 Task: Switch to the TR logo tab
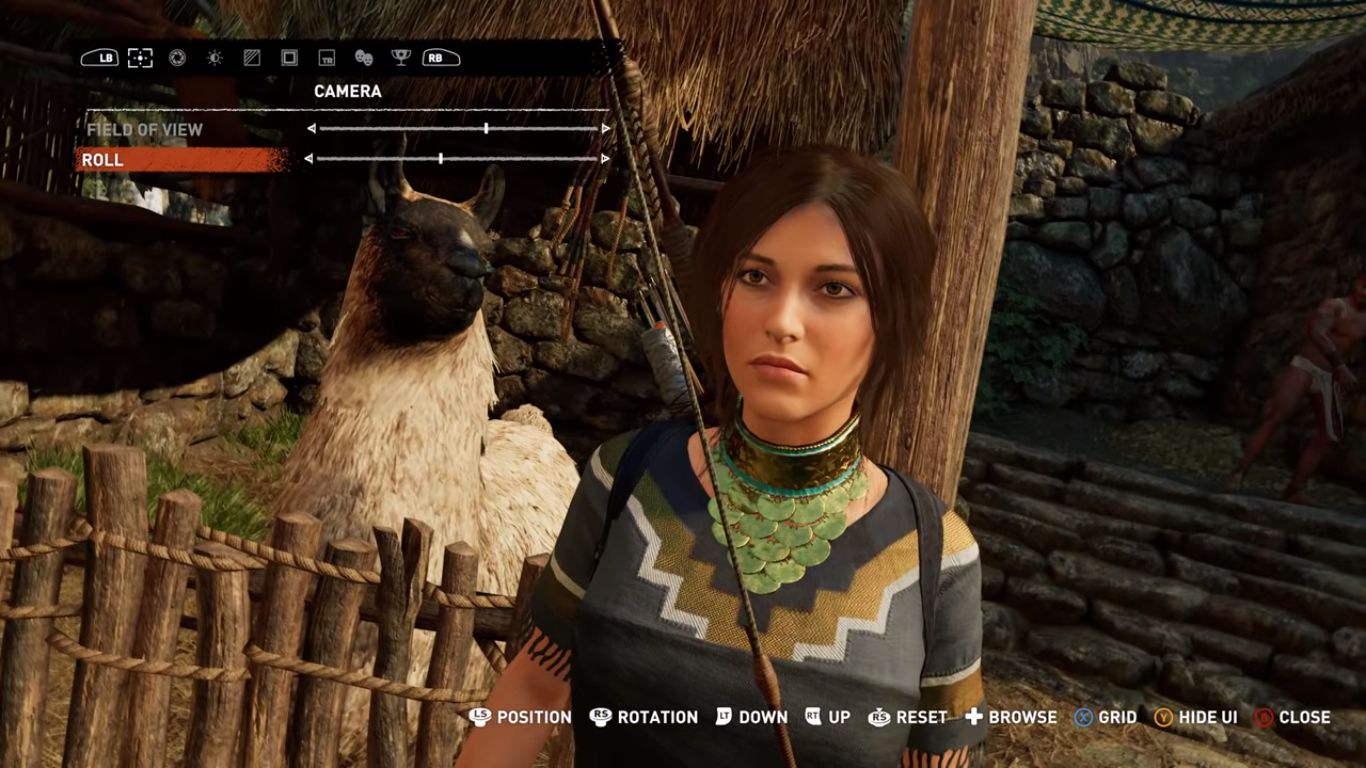(326, 58)
